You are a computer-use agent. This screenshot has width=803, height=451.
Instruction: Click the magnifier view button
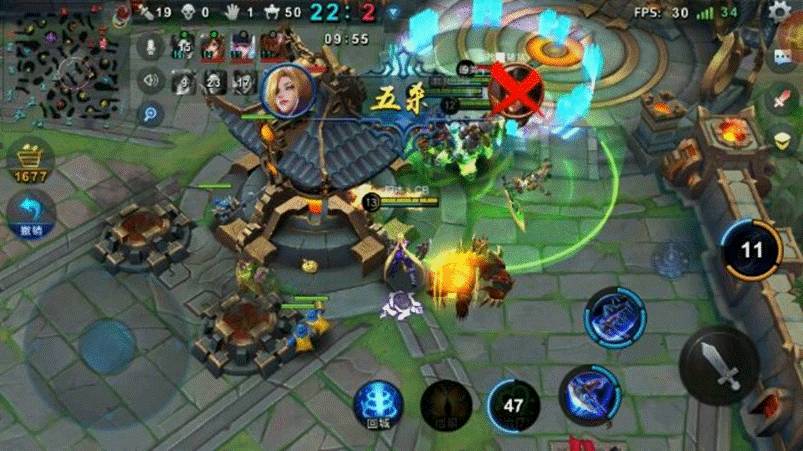152,113
